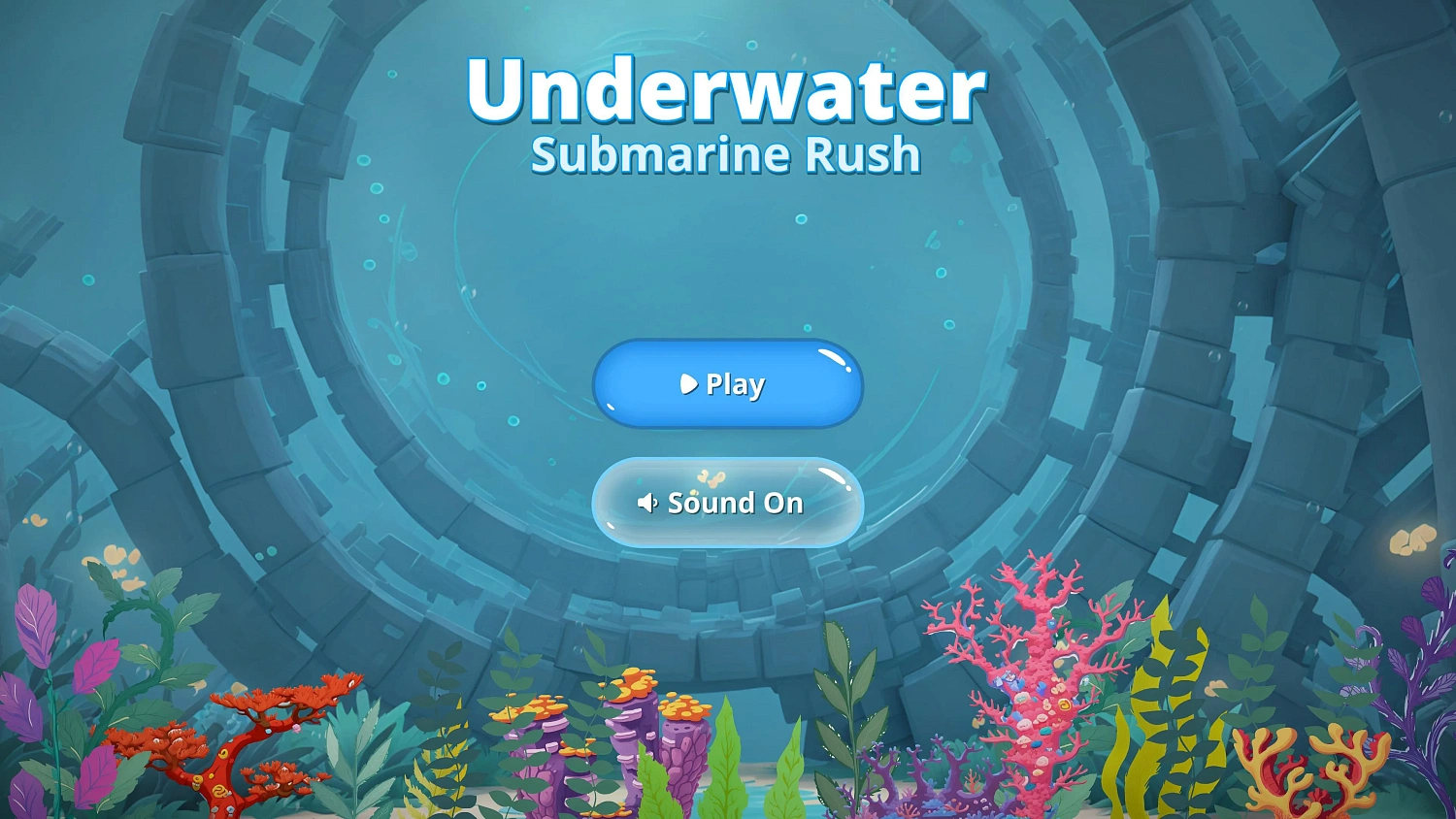Click the play triangle icon

click(x=689, y=384)
